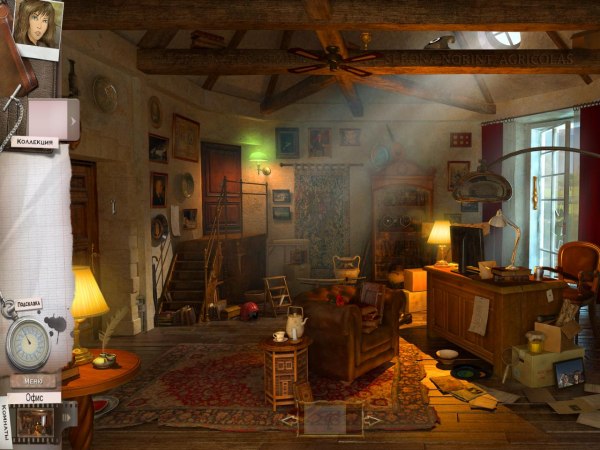Select the translucent inventory item slot

(x=329, y=420)
